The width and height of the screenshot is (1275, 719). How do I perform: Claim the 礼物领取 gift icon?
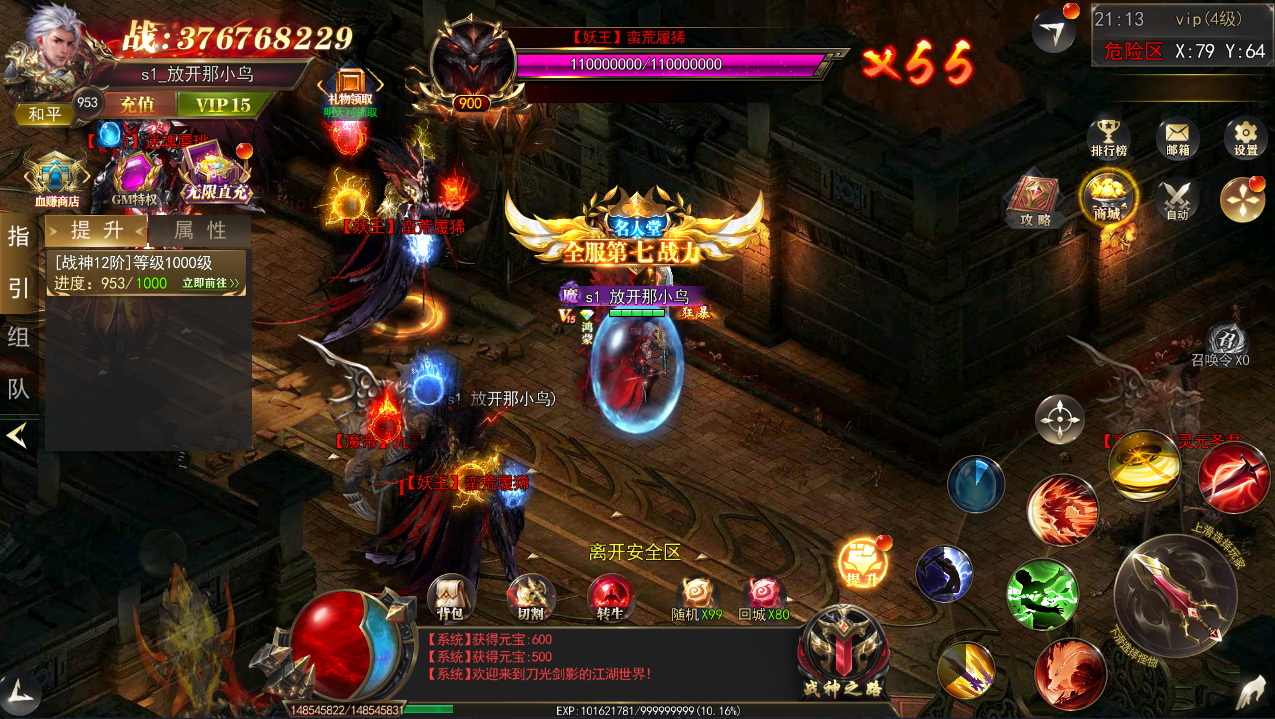point(350,88)
